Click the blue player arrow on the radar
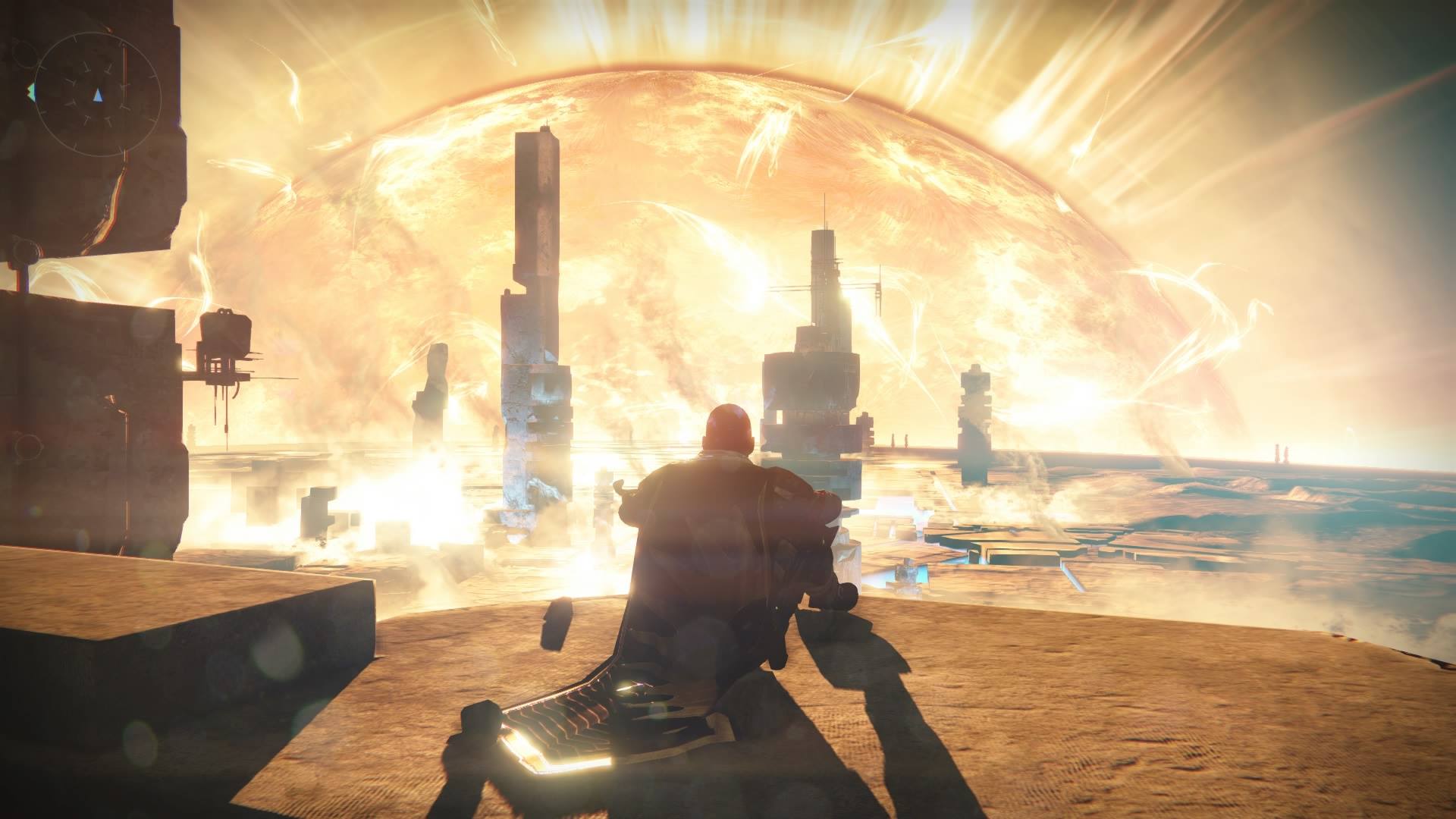Screen dimensions: 1456x819 tap(98, 96)
